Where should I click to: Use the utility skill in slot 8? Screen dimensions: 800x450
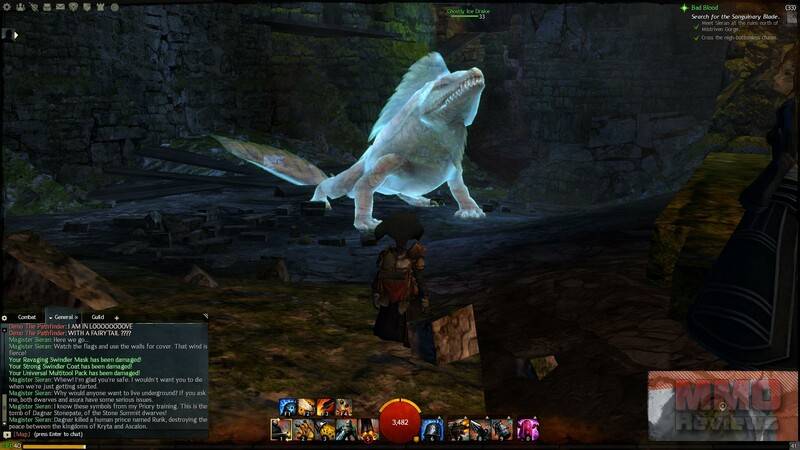pos(481,429)
